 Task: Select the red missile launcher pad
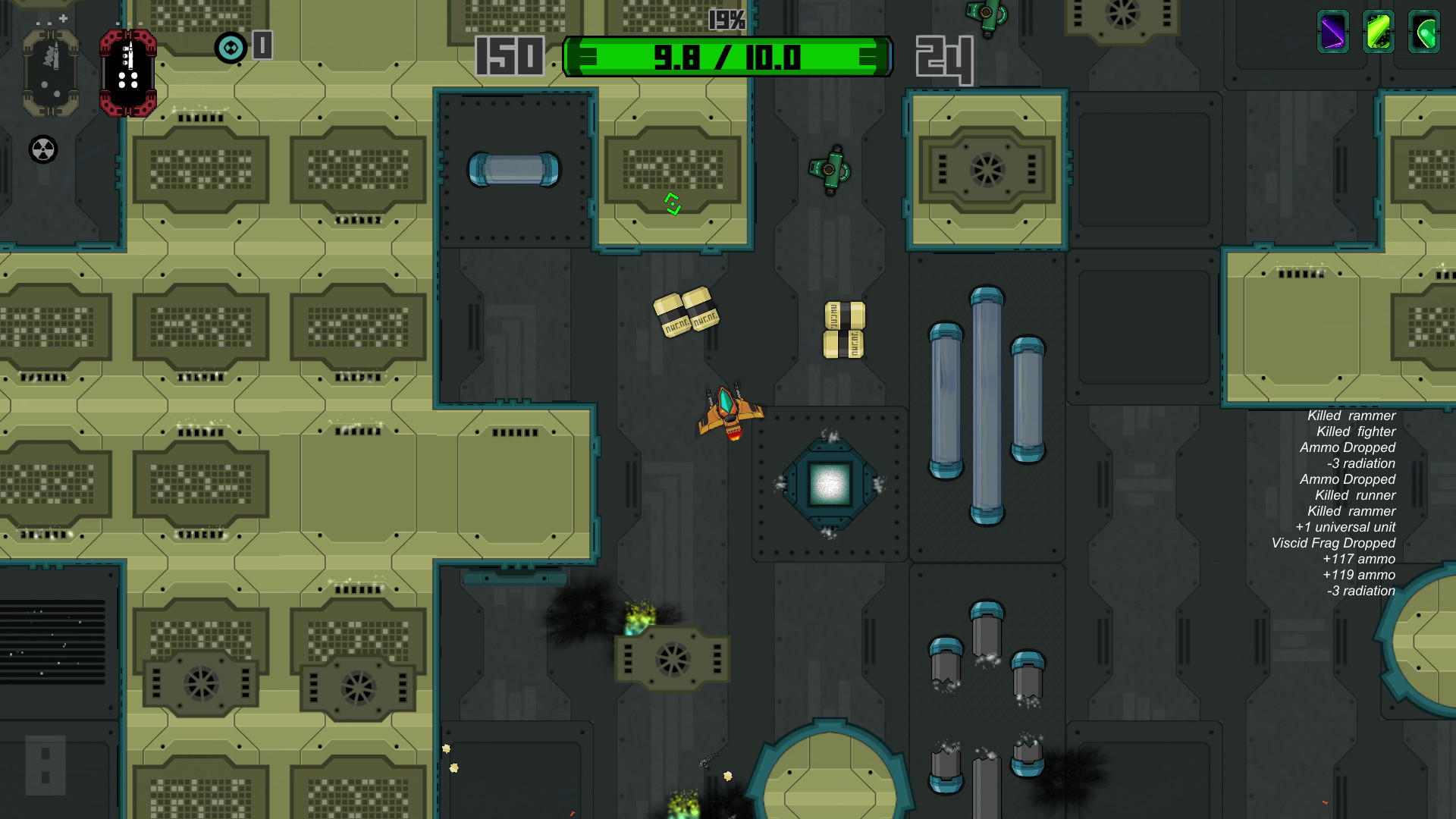127,72
